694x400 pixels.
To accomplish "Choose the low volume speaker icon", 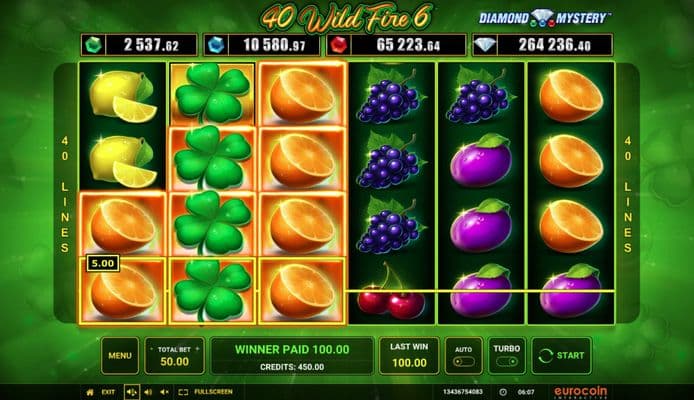I will (164, 392).
